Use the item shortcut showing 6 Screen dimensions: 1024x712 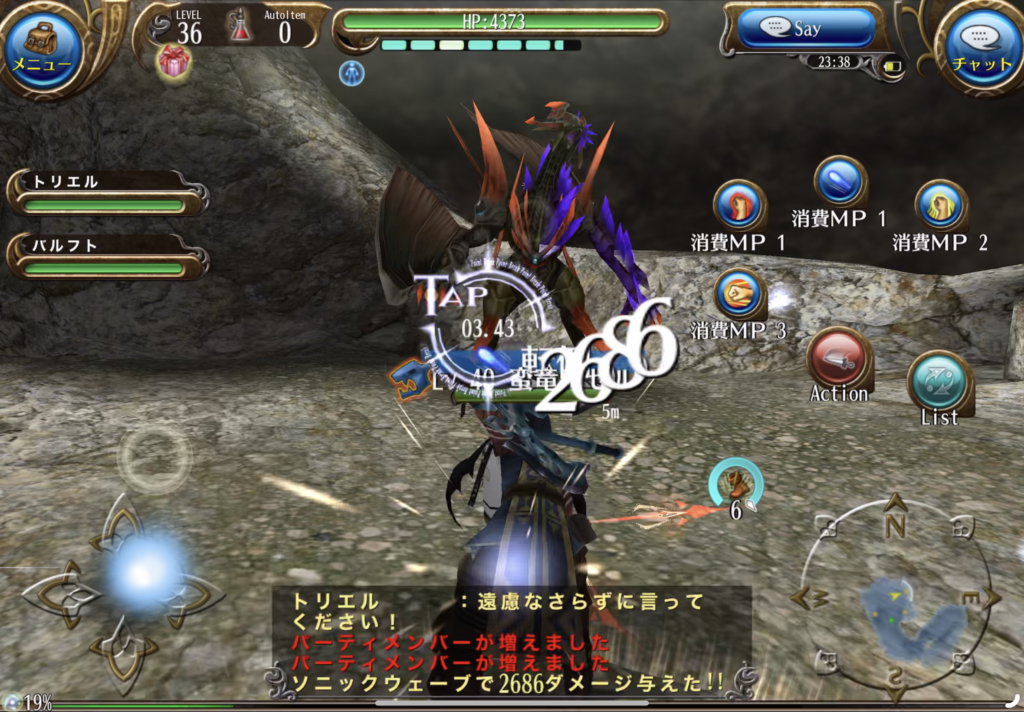[x=736, y=485]
